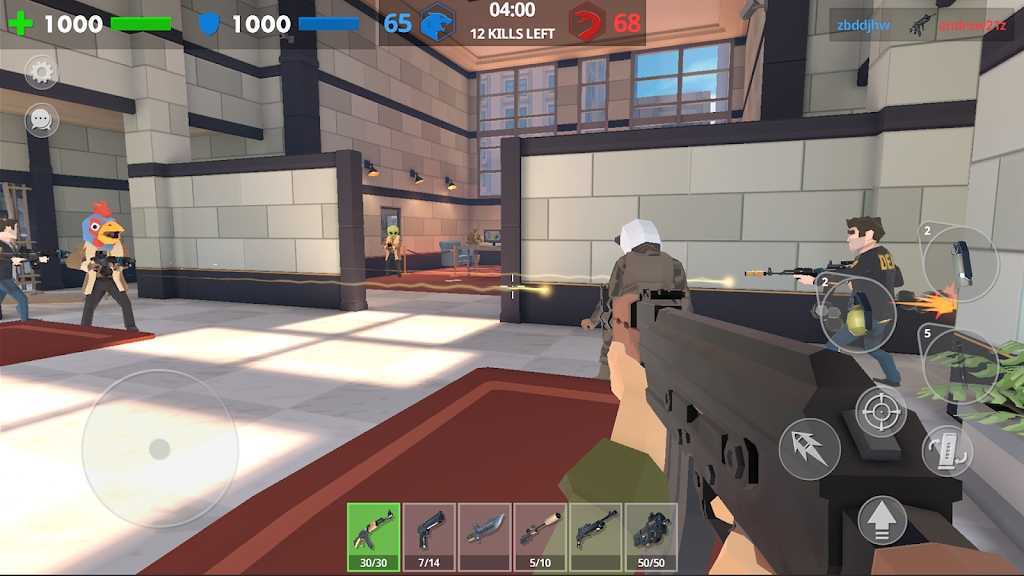Tap the fire bullets button
1024x576 pixels.
tap(809, 449)
